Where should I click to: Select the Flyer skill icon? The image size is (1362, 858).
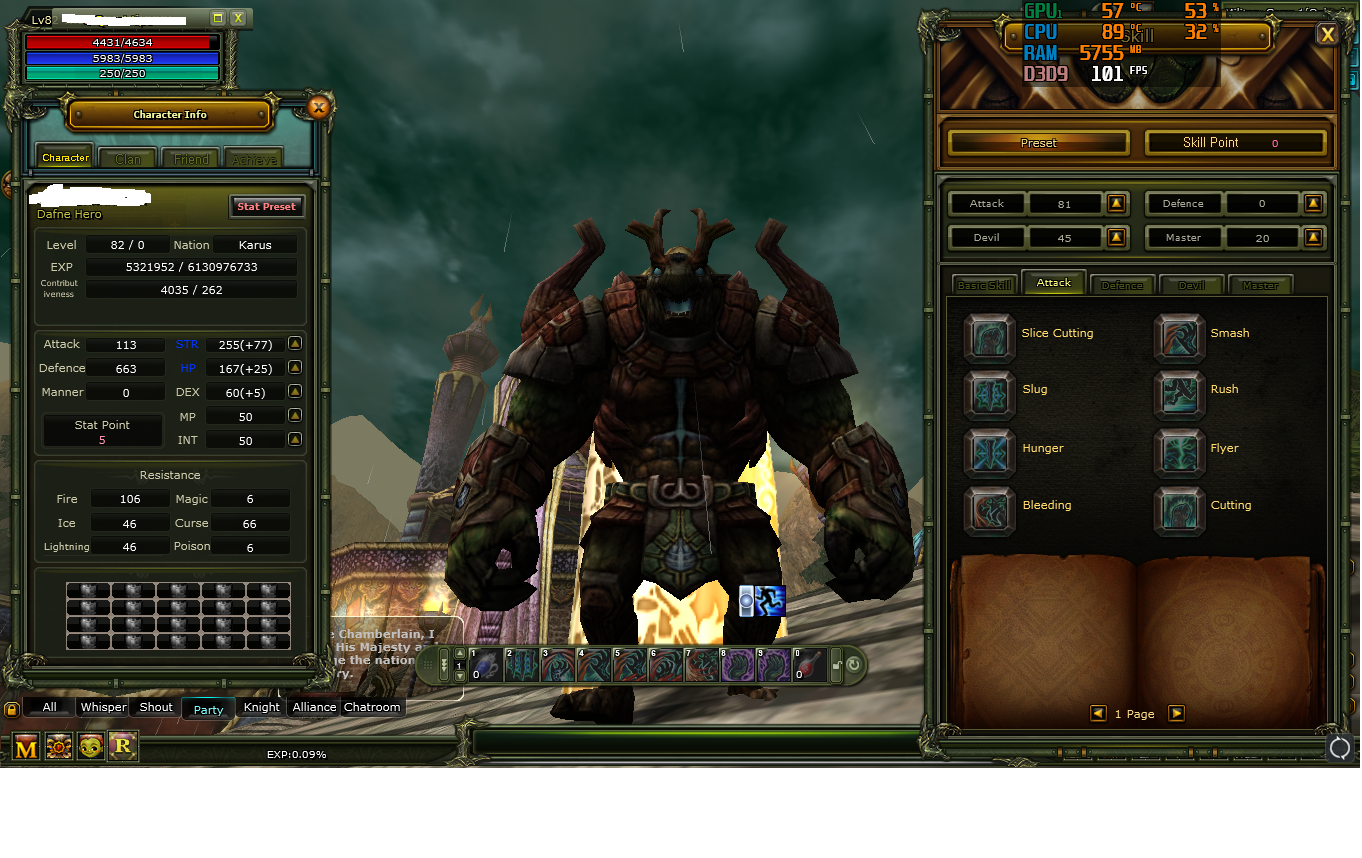click(x=1180, y=454)
